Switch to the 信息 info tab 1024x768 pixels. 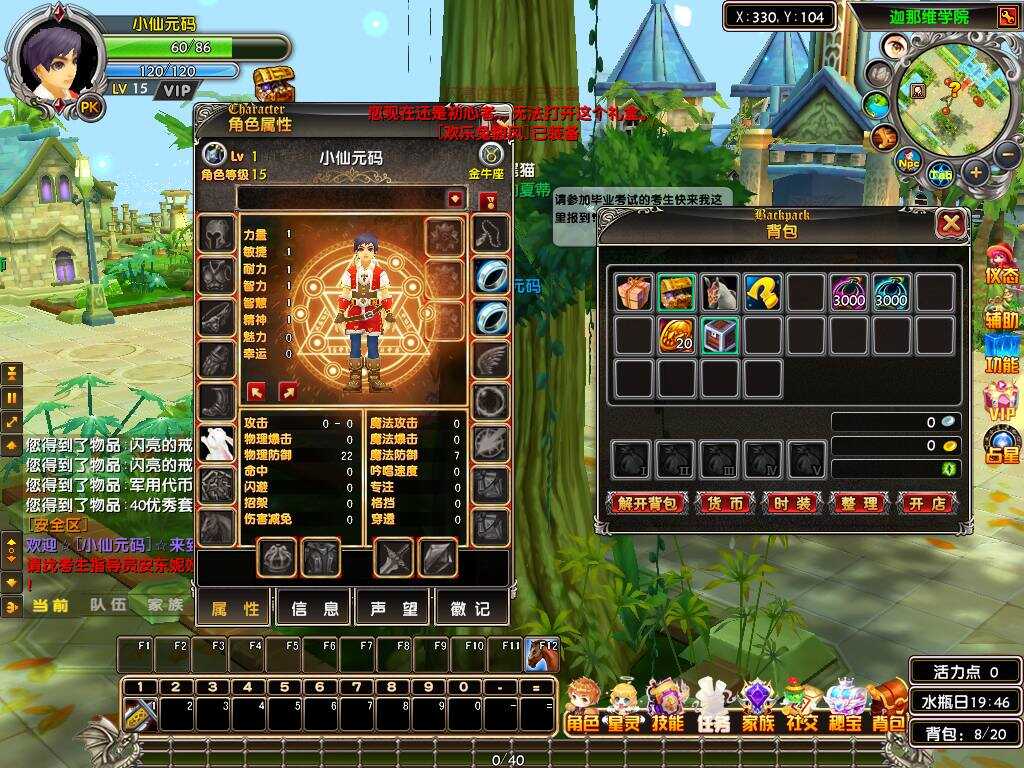(x=314, y=608)
